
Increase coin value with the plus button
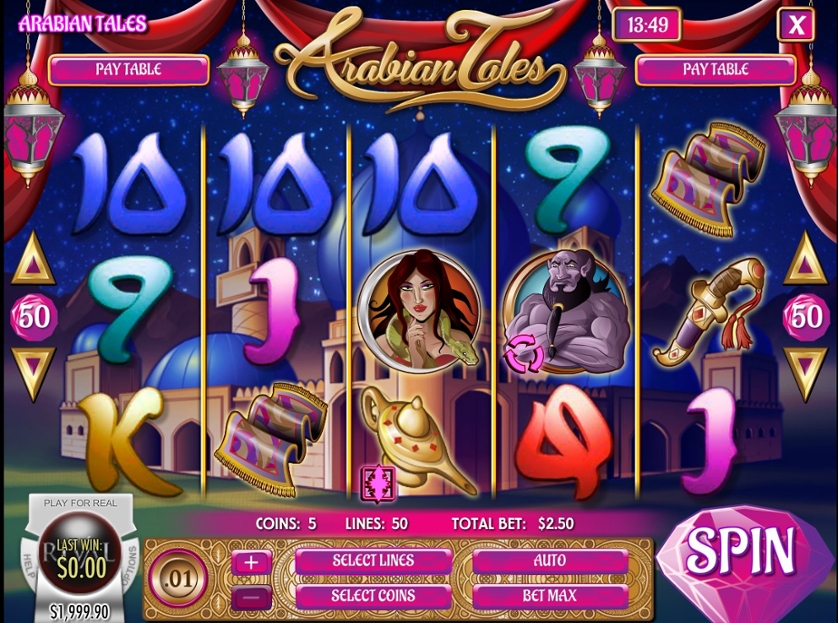(x=250, y=562)
